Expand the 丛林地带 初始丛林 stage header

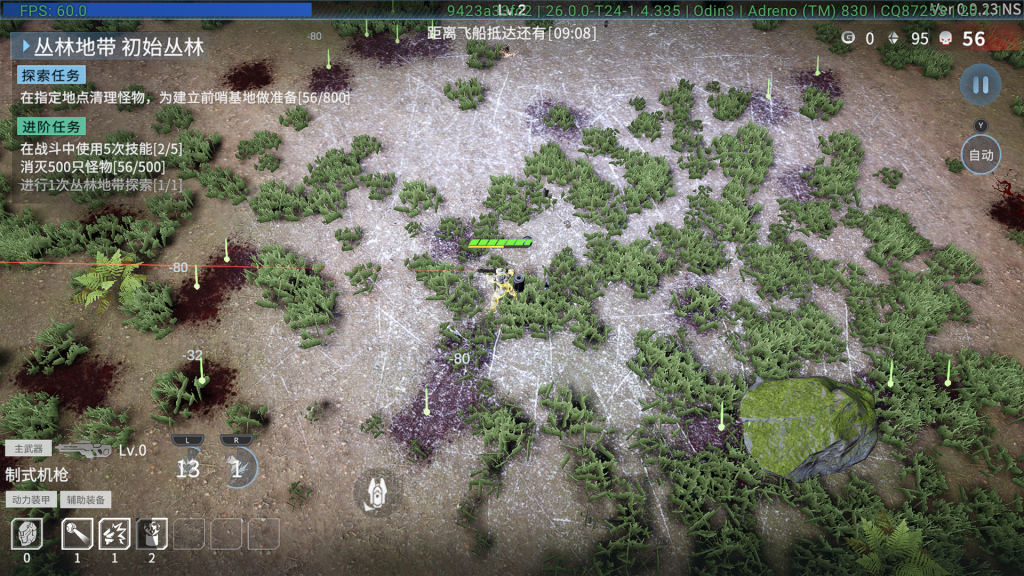110,46
